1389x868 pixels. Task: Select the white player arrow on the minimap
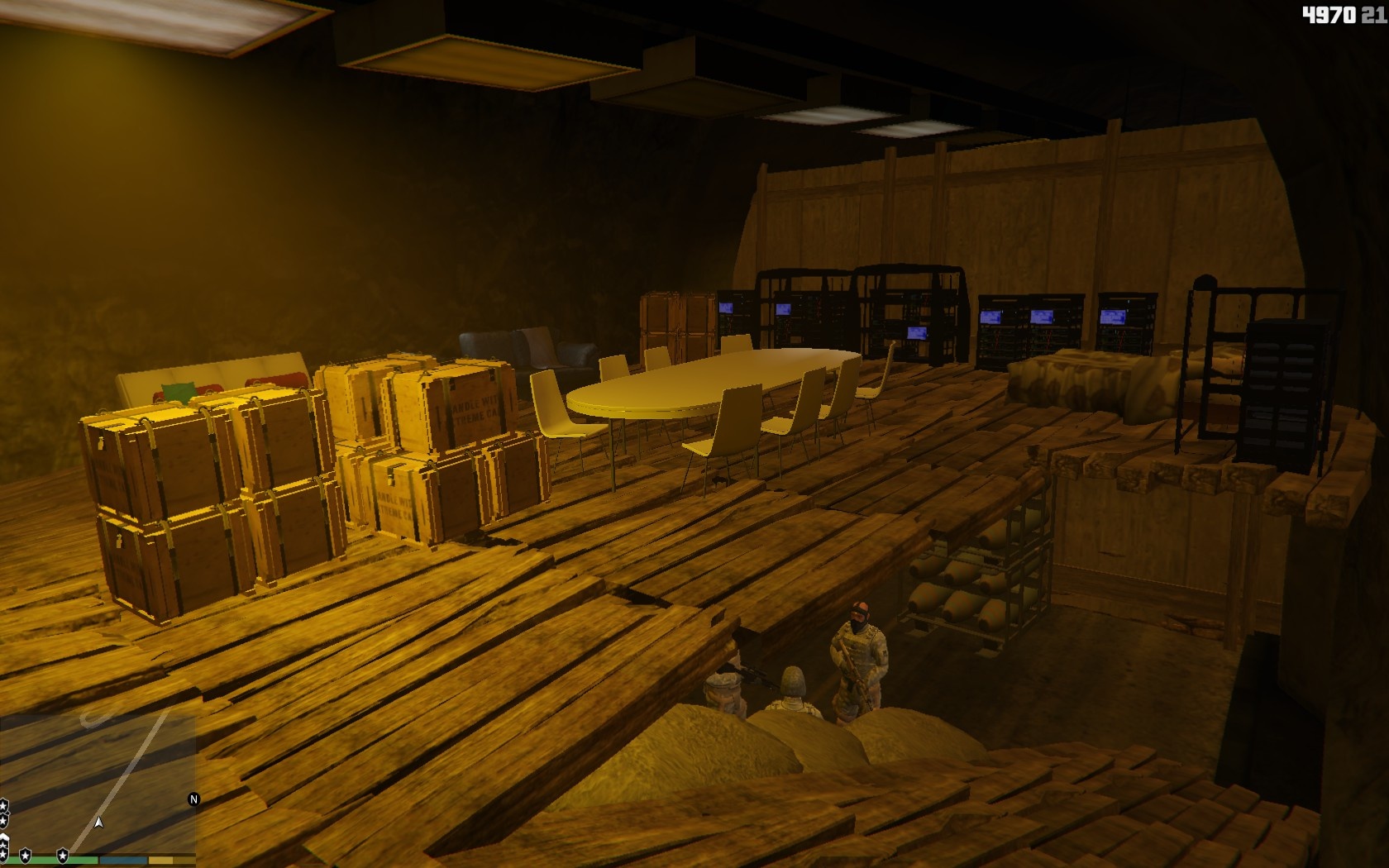99,823
